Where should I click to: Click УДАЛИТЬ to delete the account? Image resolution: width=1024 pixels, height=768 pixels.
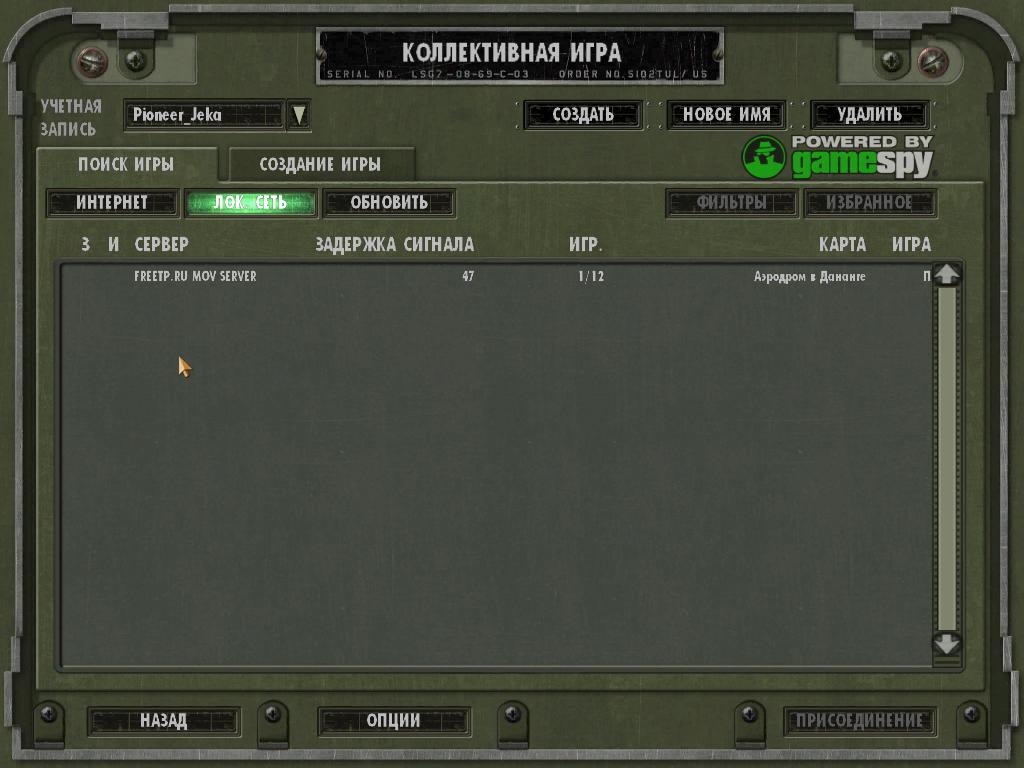coord(869,115)
